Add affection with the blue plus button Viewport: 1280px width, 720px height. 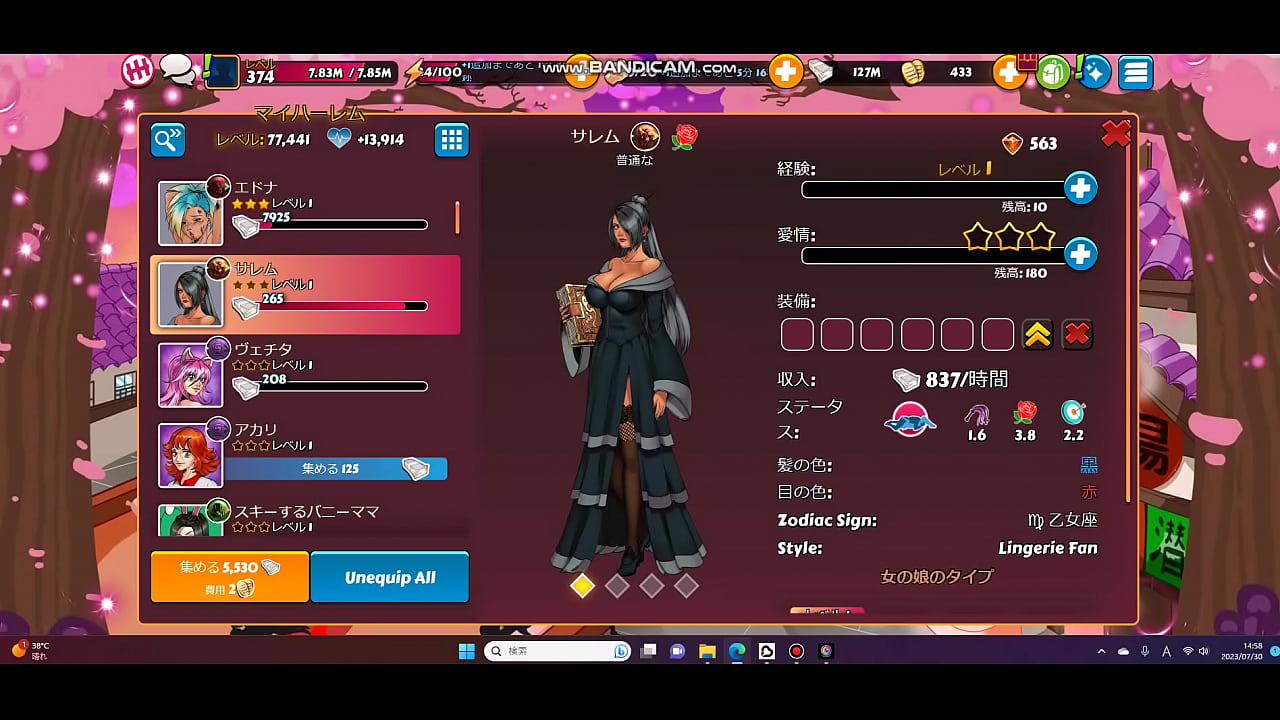1080,254
